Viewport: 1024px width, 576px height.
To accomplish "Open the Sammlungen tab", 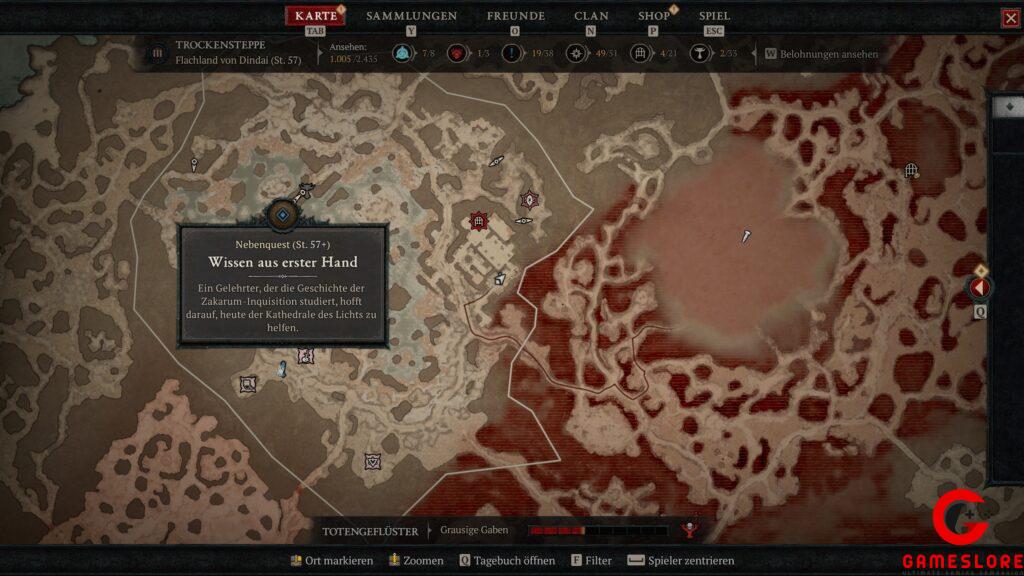I will (411, 16).
